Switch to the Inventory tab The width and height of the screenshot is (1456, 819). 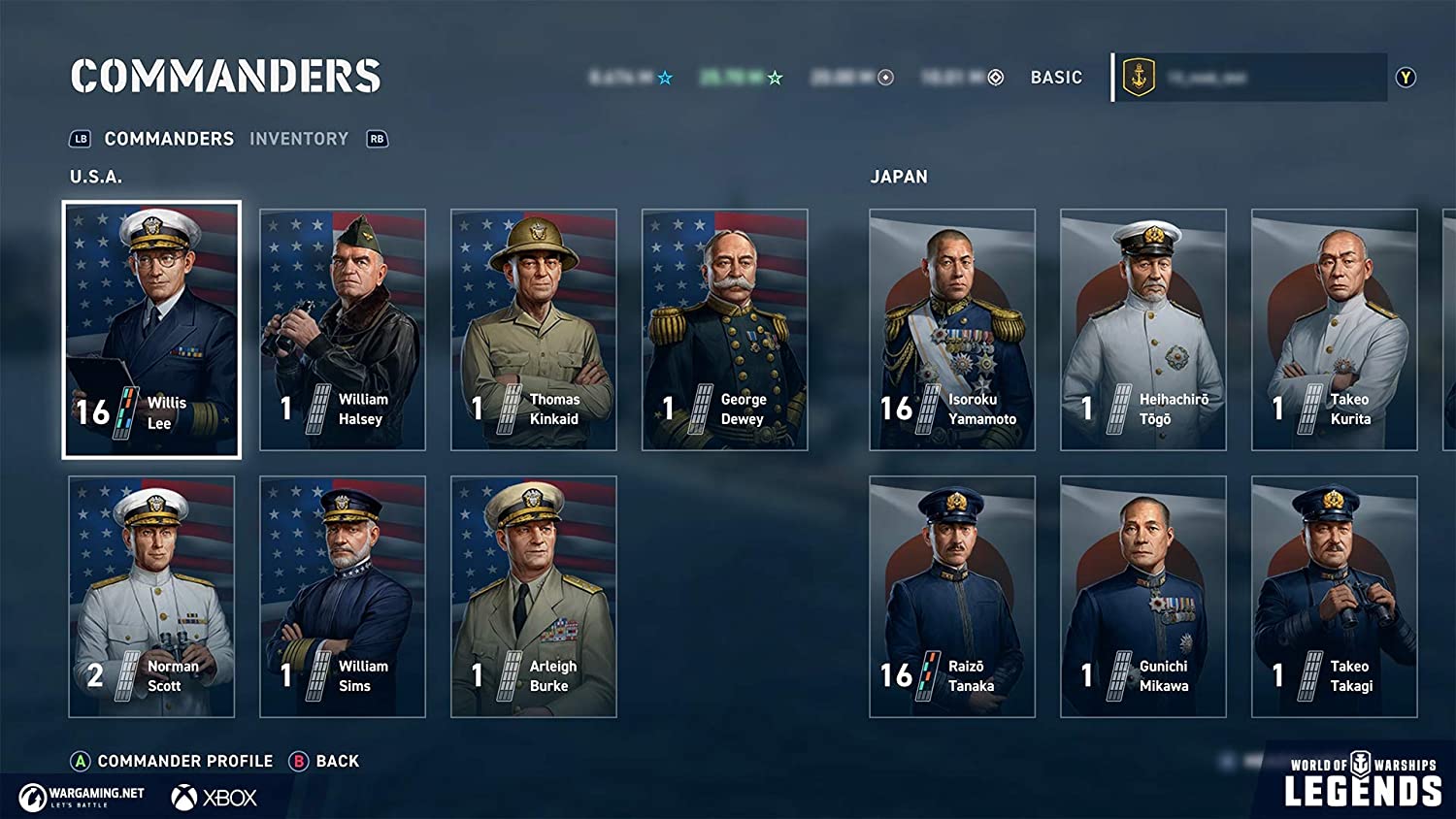click(298, 139)
